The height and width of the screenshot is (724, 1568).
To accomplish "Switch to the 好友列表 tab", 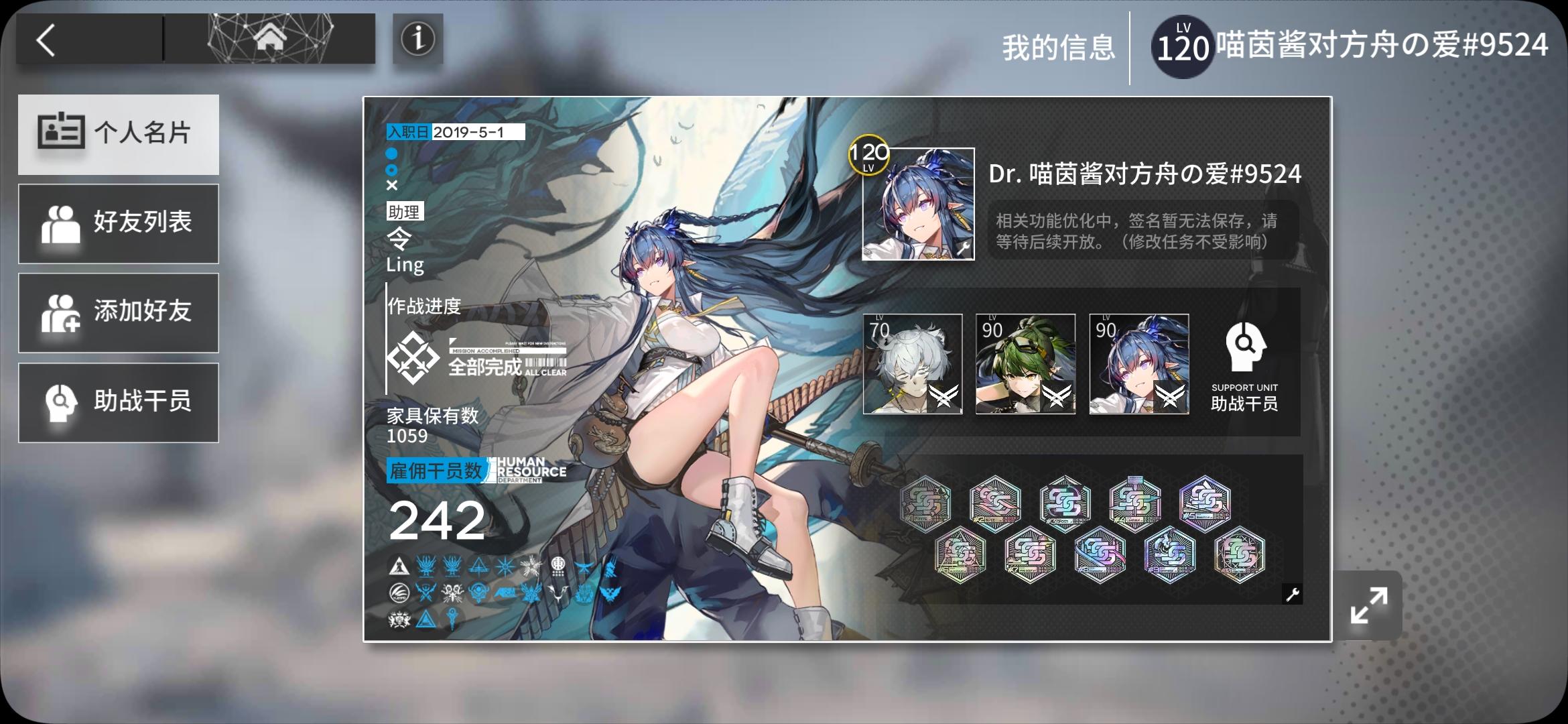I will pyautogui.click(x=119, y=223).
